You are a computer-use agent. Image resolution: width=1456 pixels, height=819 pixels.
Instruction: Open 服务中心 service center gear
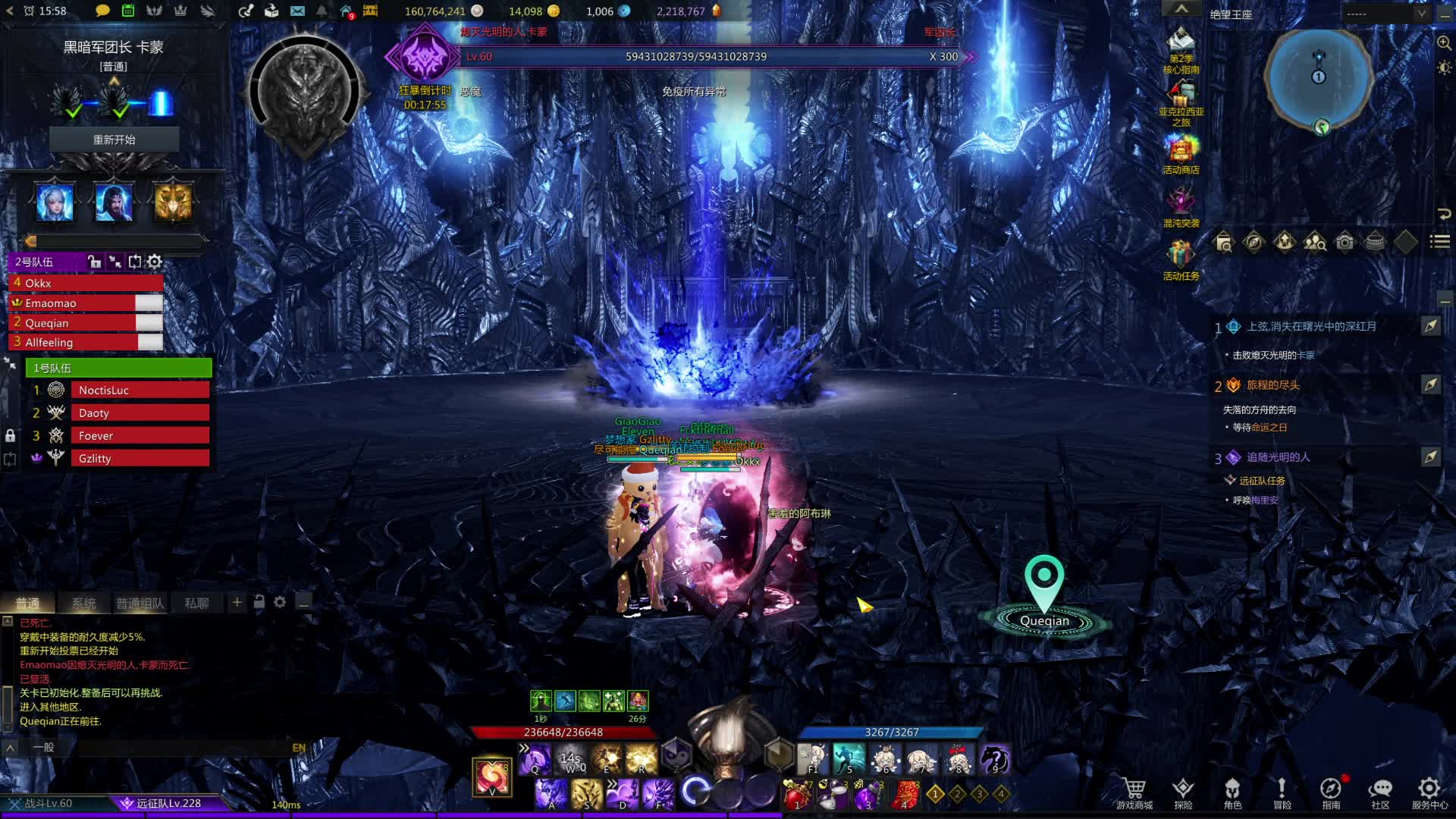tap(1429, 793)
